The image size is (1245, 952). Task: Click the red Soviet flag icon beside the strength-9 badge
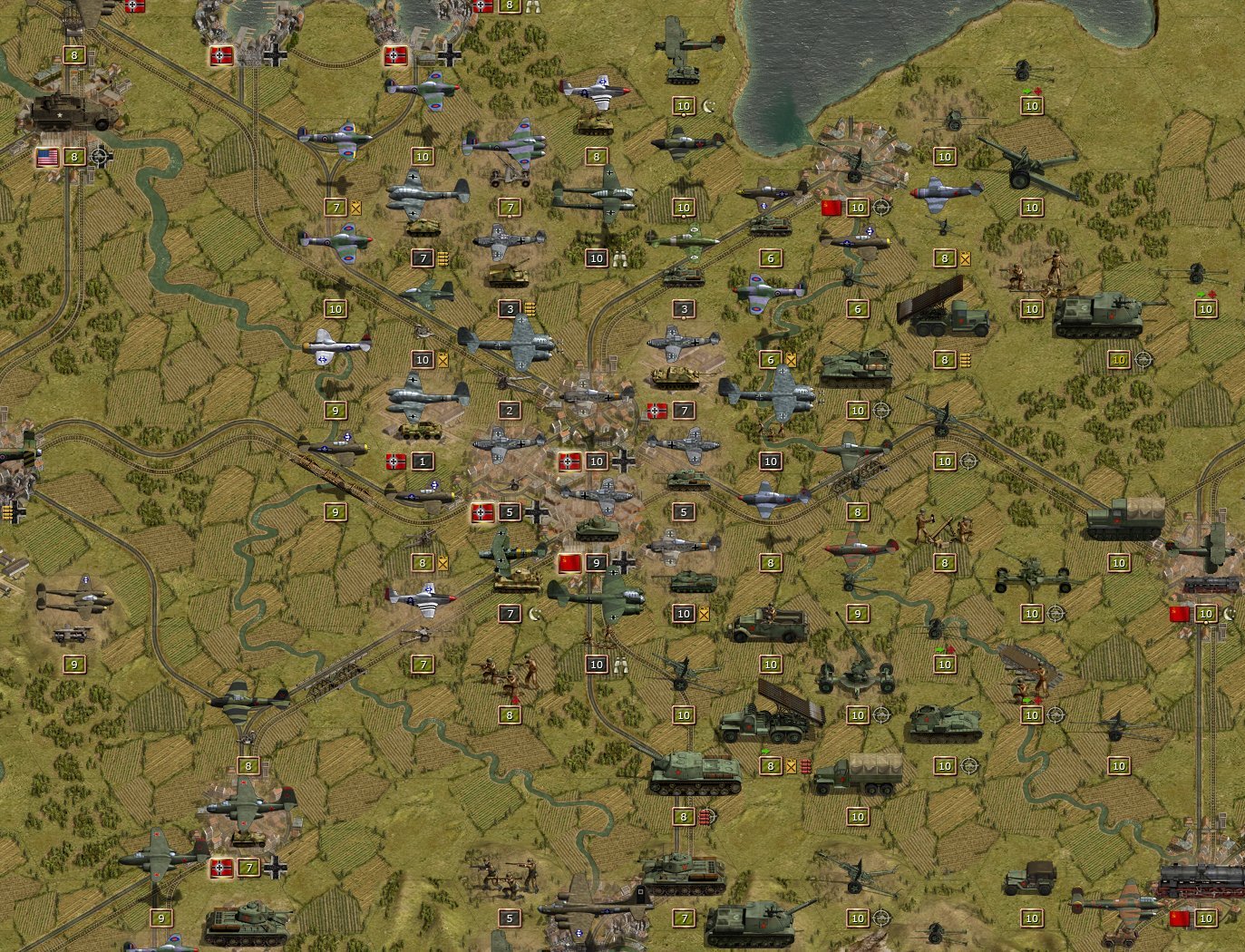click(x=569, y=562)
